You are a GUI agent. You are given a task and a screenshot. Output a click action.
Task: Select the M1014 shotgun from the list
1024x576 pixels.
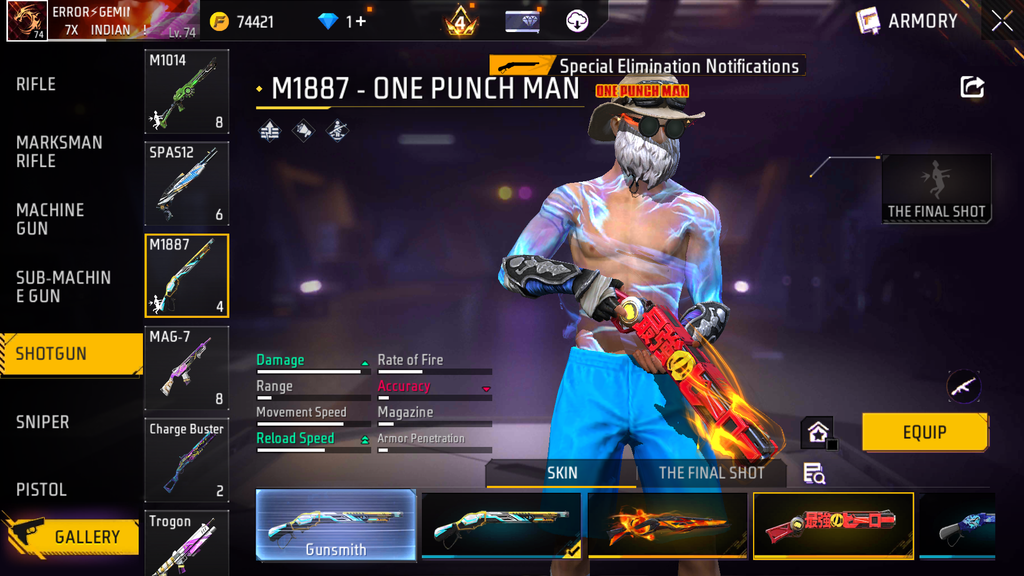click(187, 92)
